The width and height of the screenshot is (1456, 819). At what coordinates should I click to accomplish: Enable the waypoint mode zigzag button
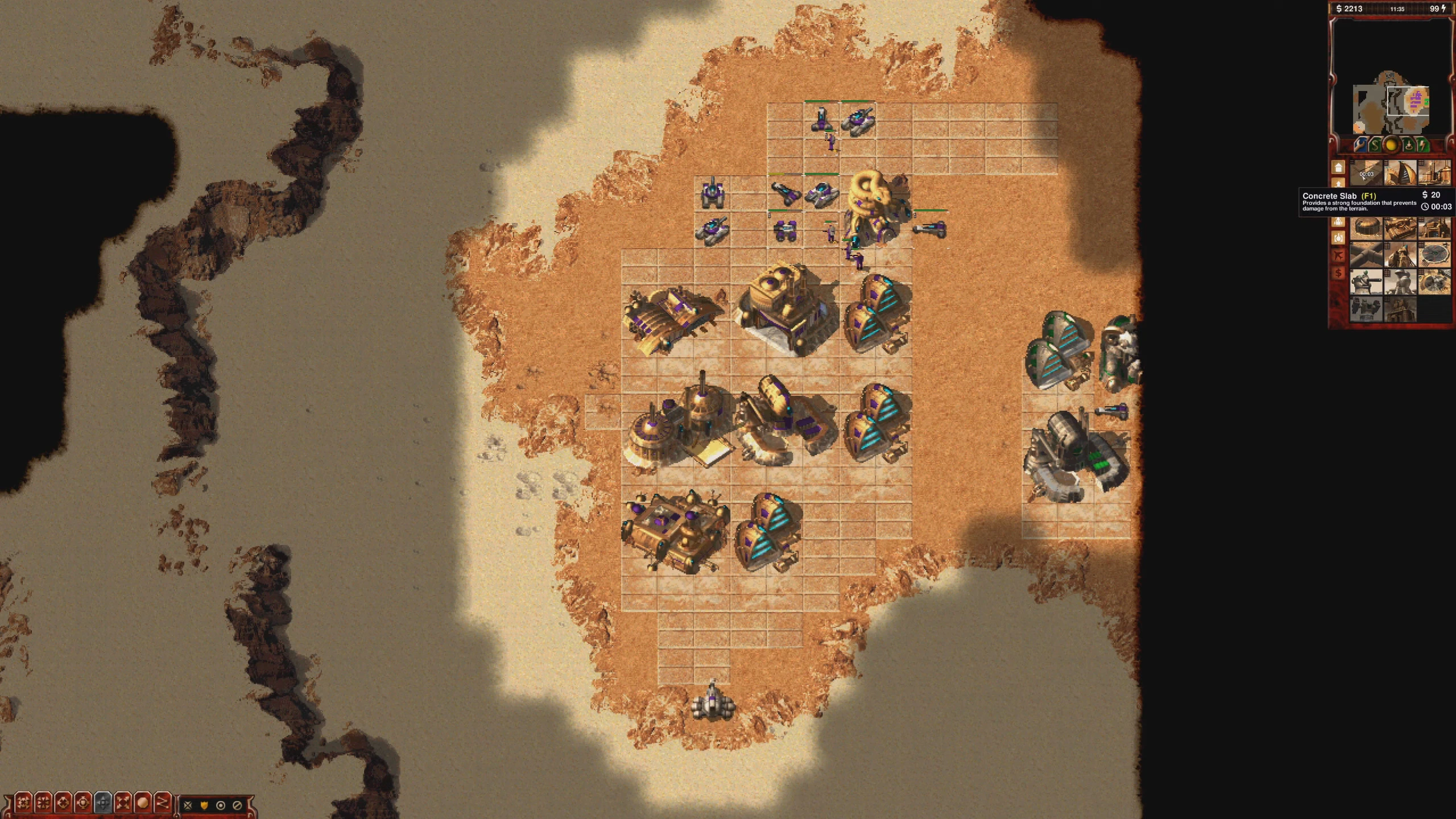pyautogui.click(x=163, y=803)
